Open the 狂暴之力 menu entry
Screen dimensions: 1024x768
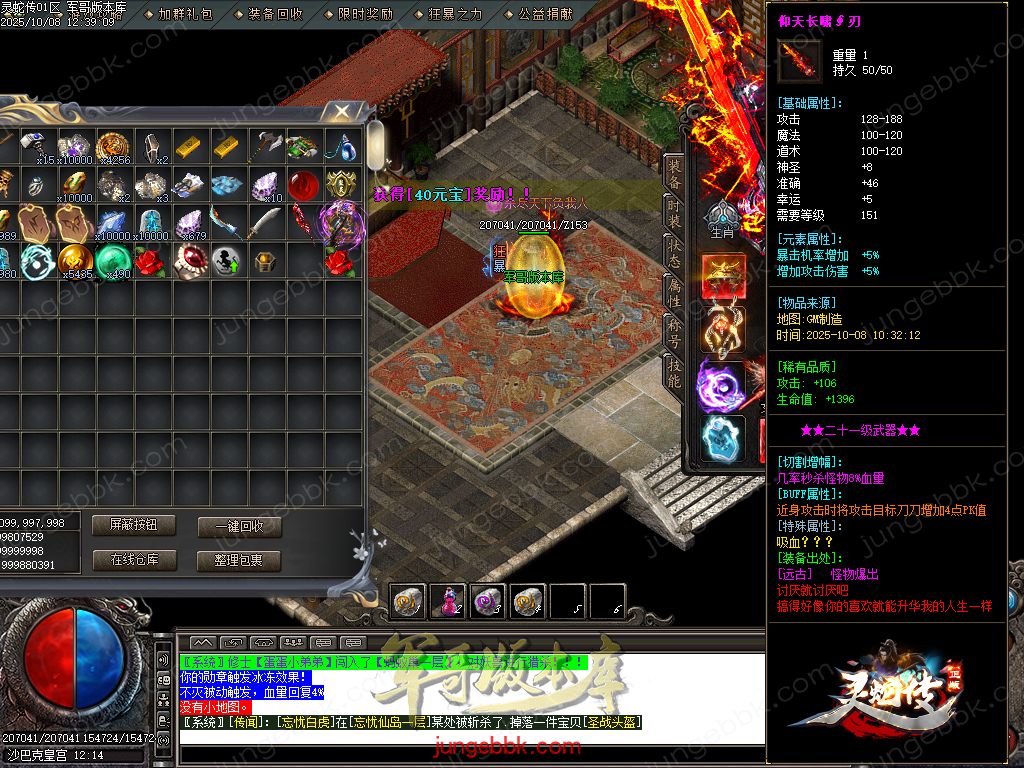click(x=455, y=14)
